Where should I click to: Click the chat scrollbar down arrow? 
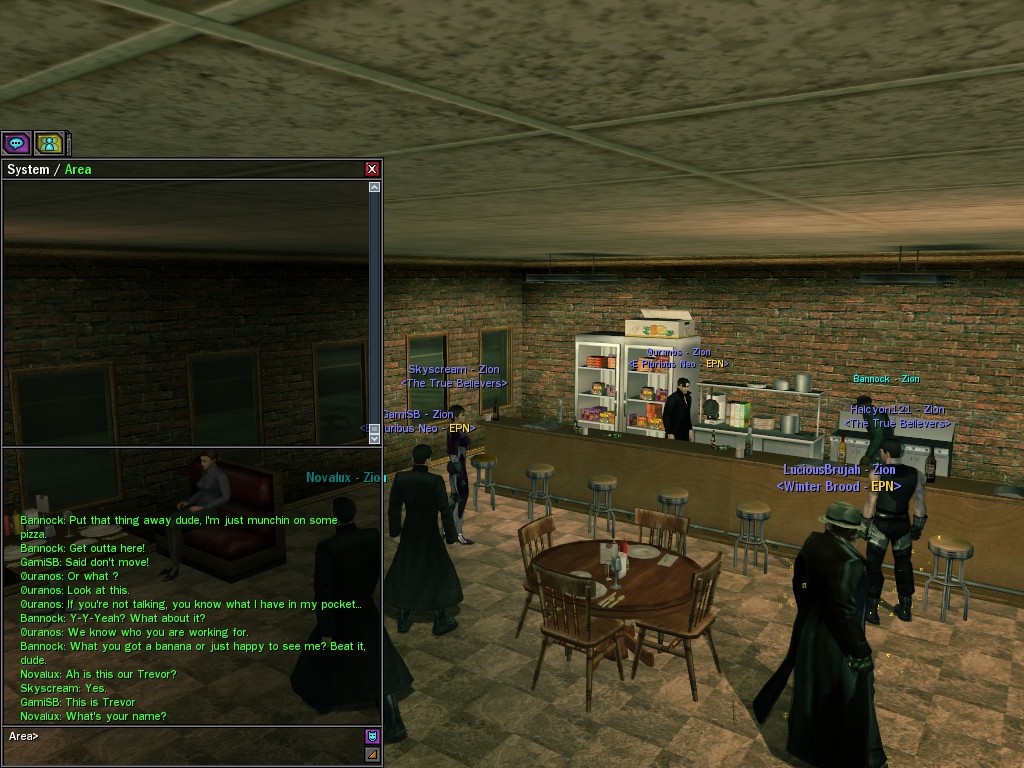pyautogui.click(x=375, y=437)
